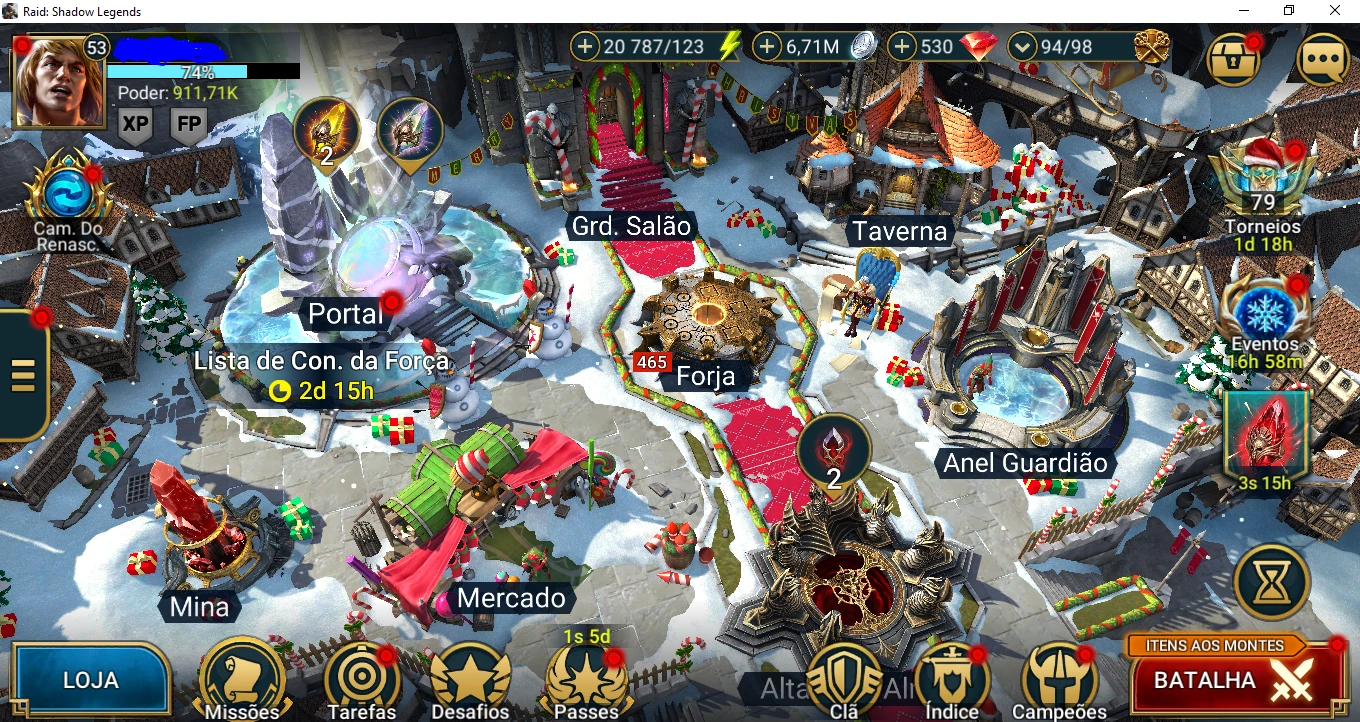
Task: Add gems with the plus button
Action: 903,46
